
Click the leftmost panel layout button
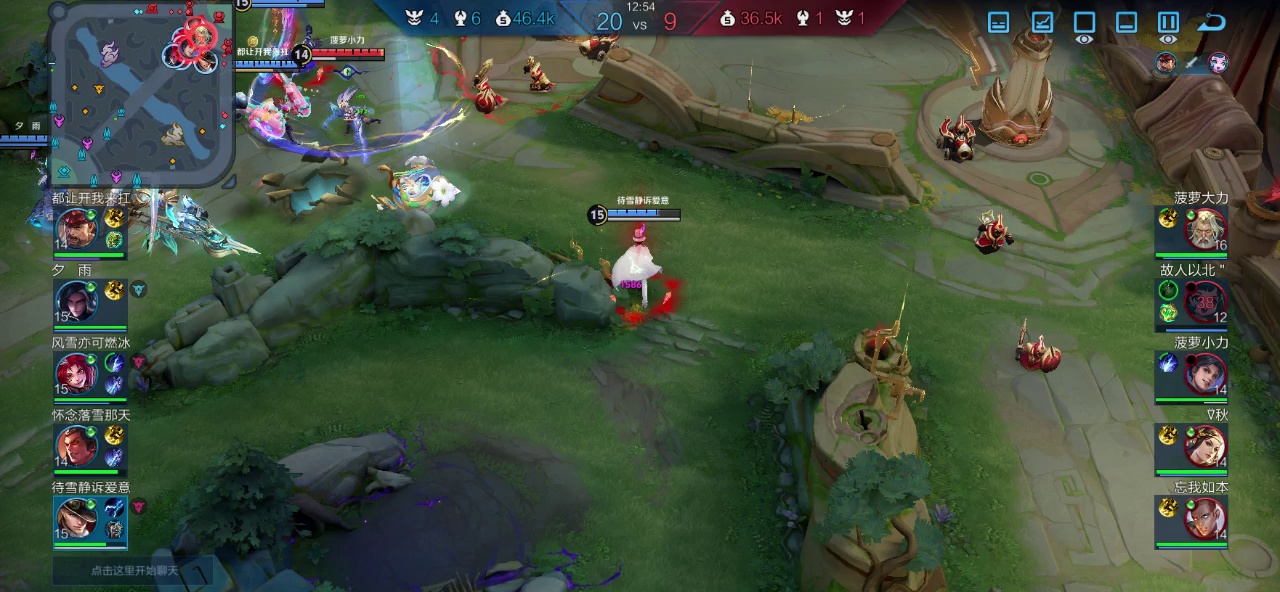998,22
